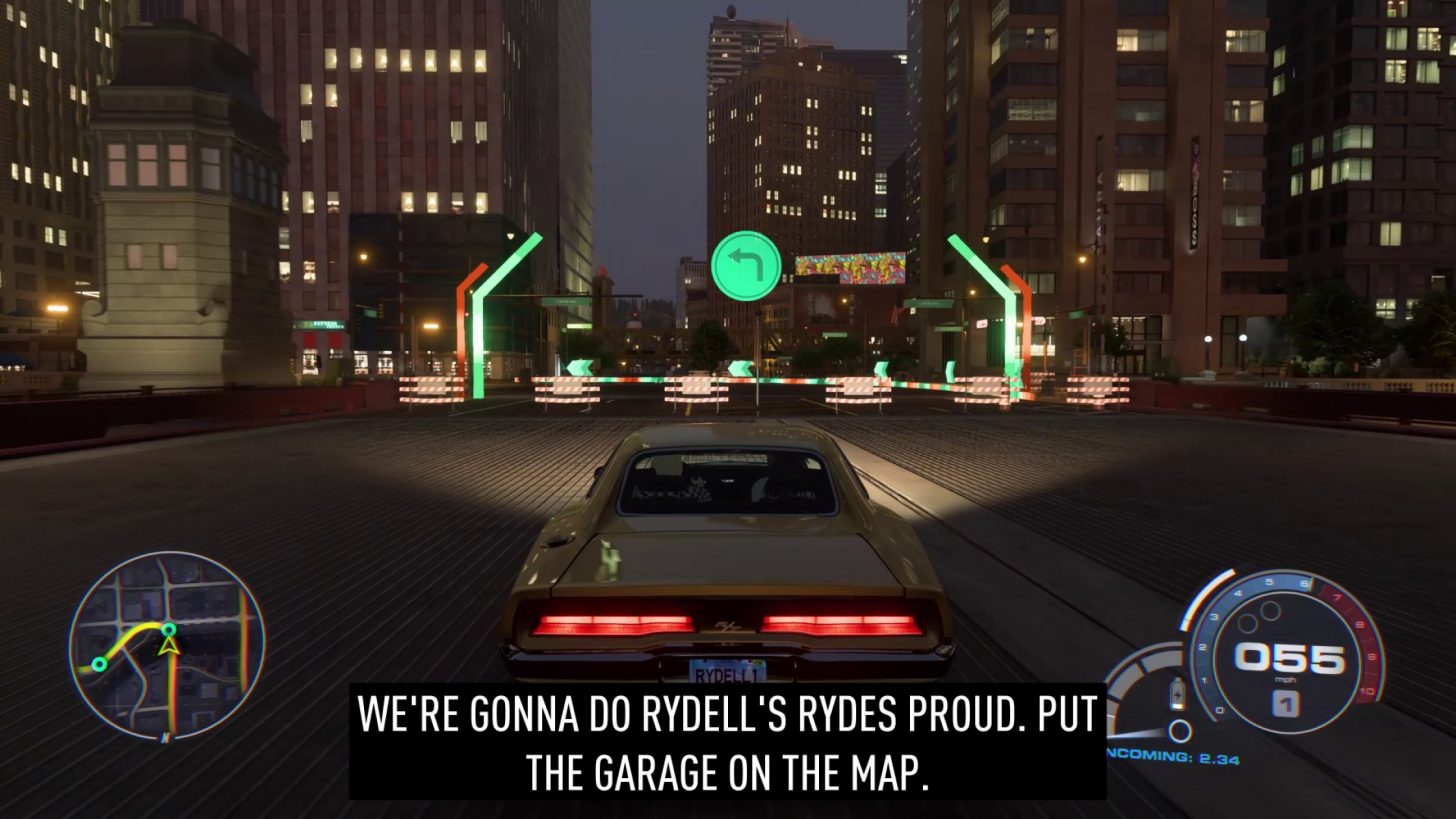
Task: Click the north marker on the minimap
Action: coord(165,737)
